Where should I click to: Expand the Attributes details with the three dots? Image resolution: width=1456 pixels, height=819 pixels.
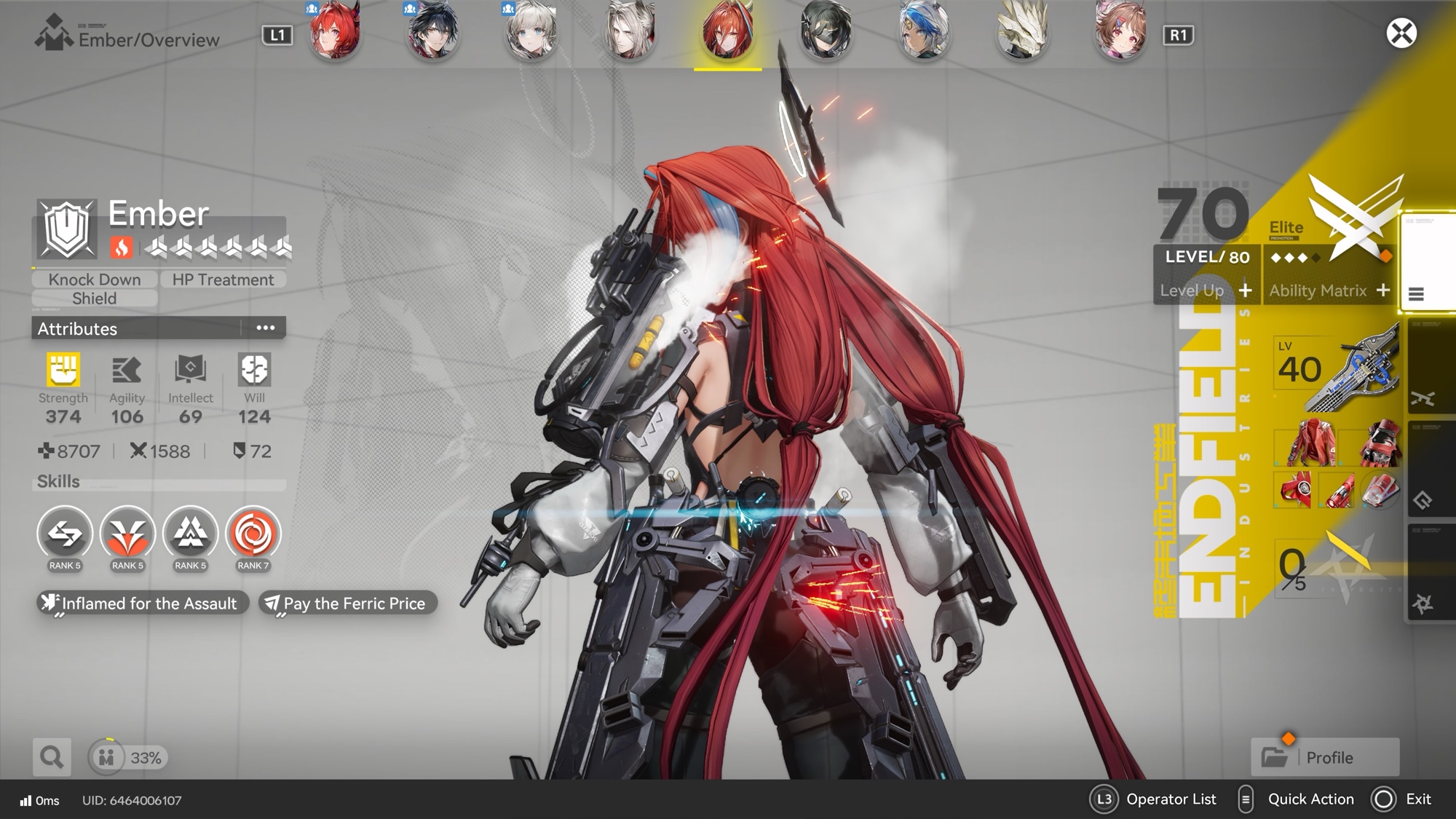click(265, 328)
